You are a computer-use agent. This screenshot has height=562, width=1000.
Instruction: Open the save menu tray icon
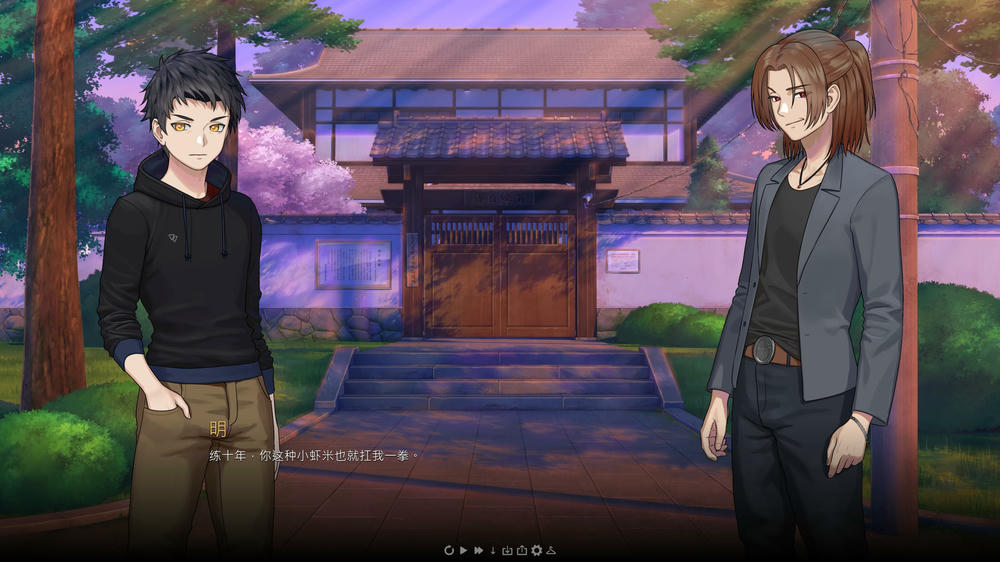507,550
